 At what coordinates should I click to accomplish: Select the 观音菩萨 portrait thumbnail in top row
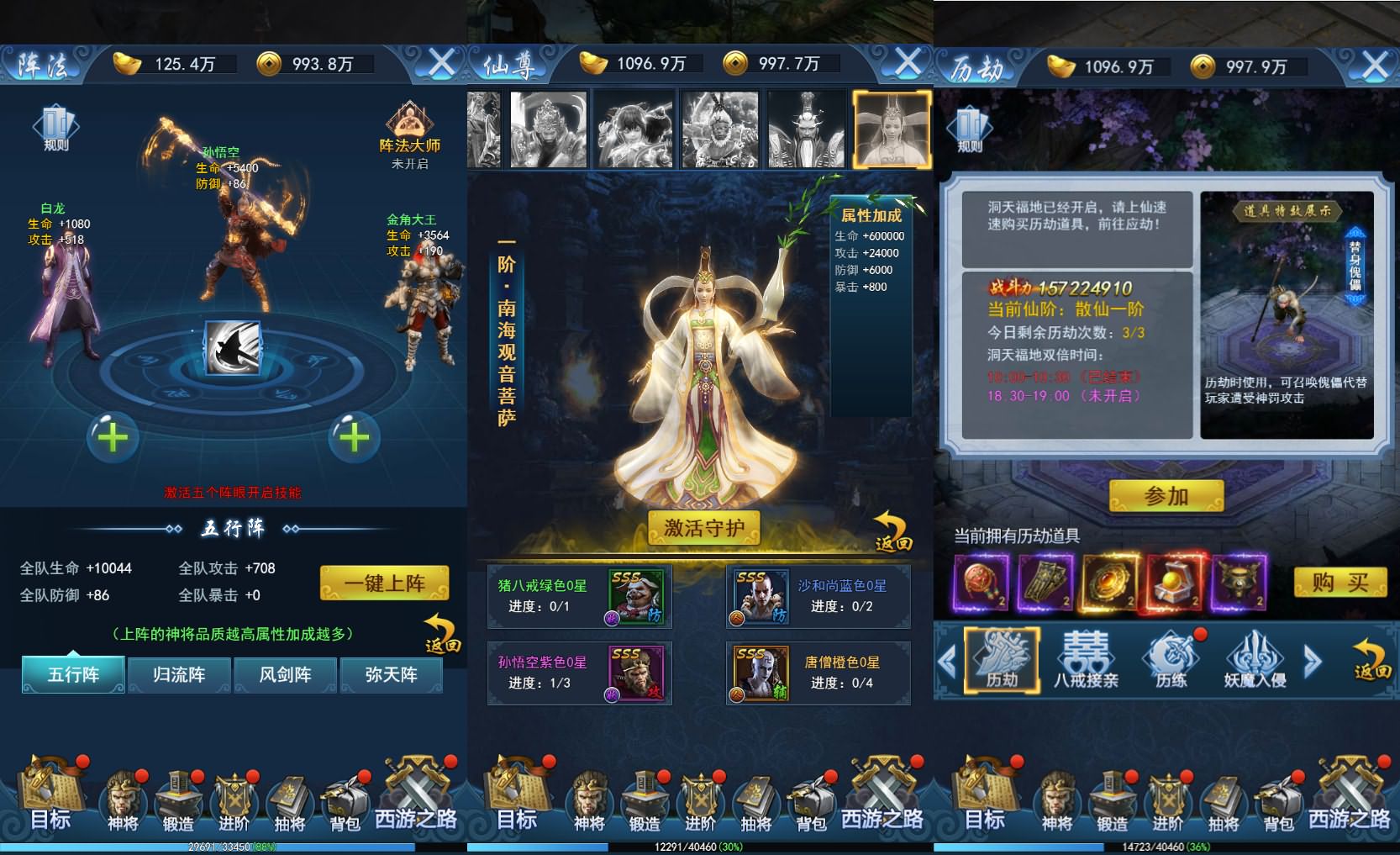point(893,128)
